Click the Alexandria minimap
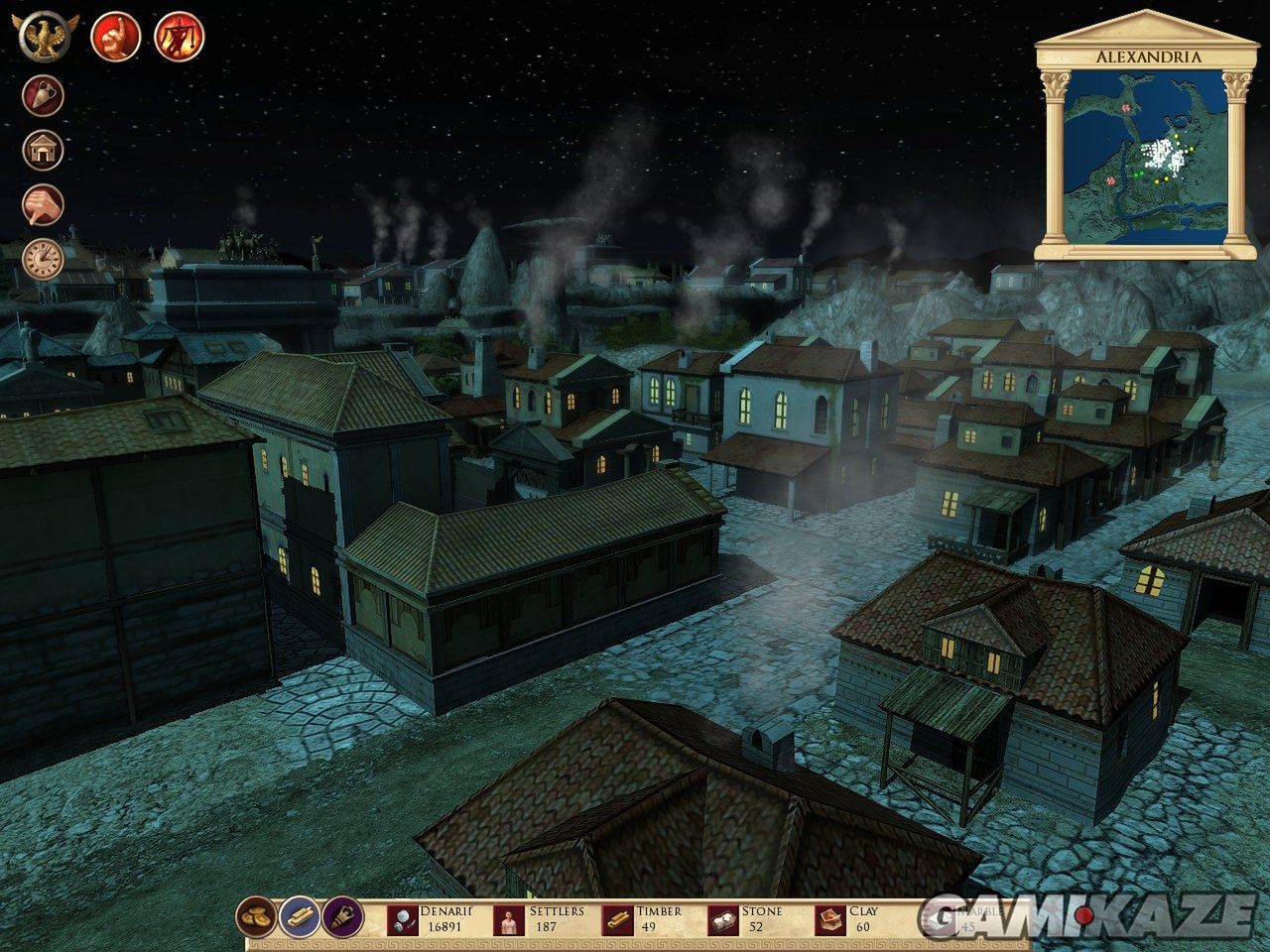The width and height of the screenshot is (1270, 952). click(x=1142, y=161)
